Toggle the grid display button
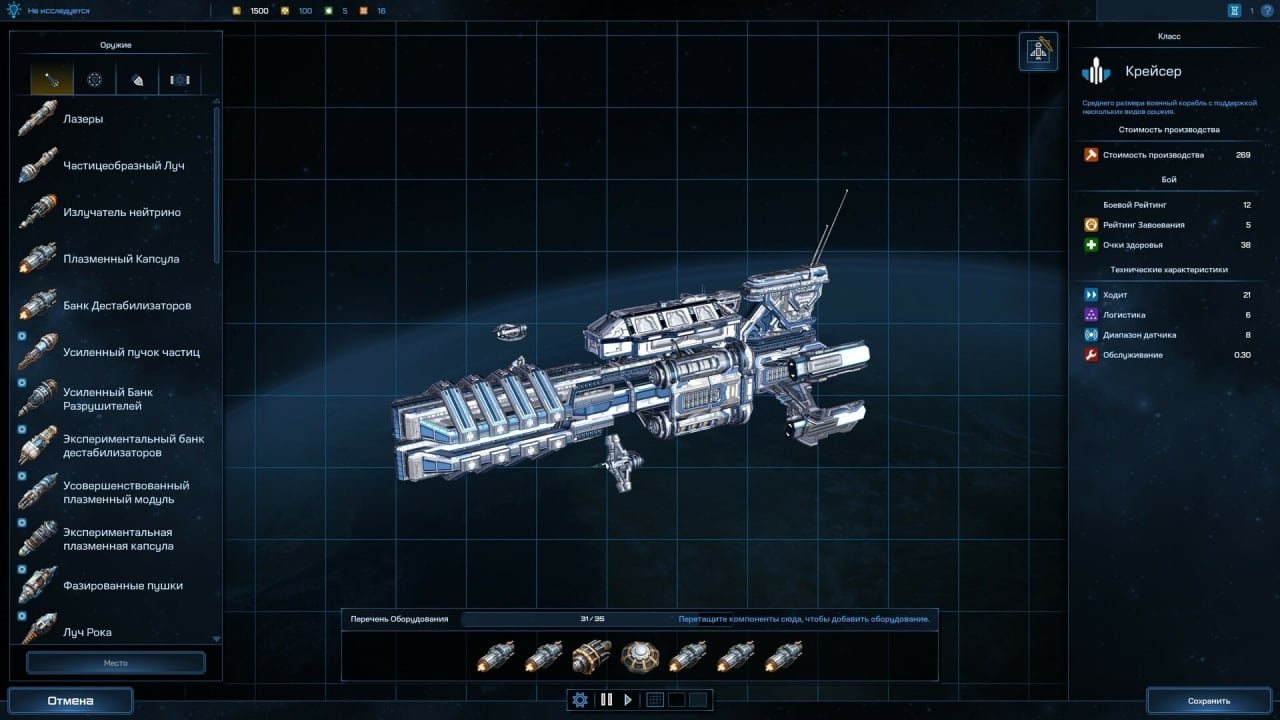 click(655, 700)
